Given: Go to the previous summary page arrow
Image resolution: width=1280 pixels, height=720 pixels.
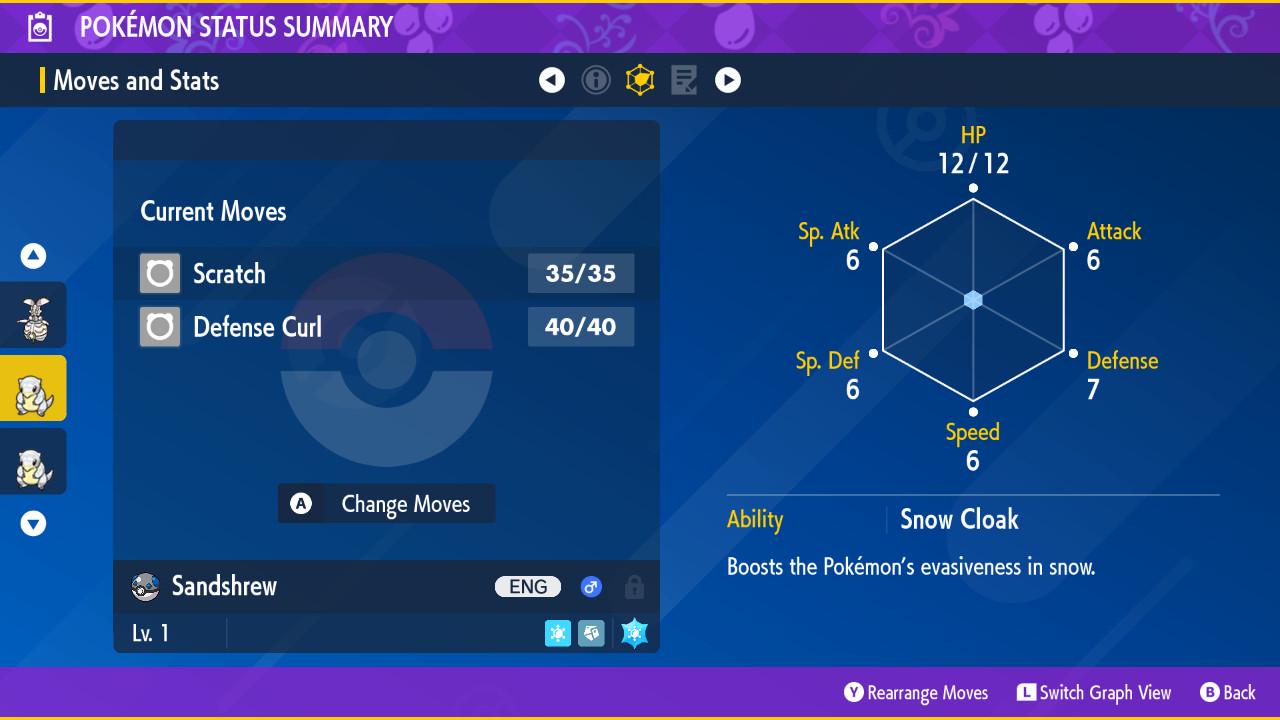Looking at the screenshot, I should (x=552, y=80).
